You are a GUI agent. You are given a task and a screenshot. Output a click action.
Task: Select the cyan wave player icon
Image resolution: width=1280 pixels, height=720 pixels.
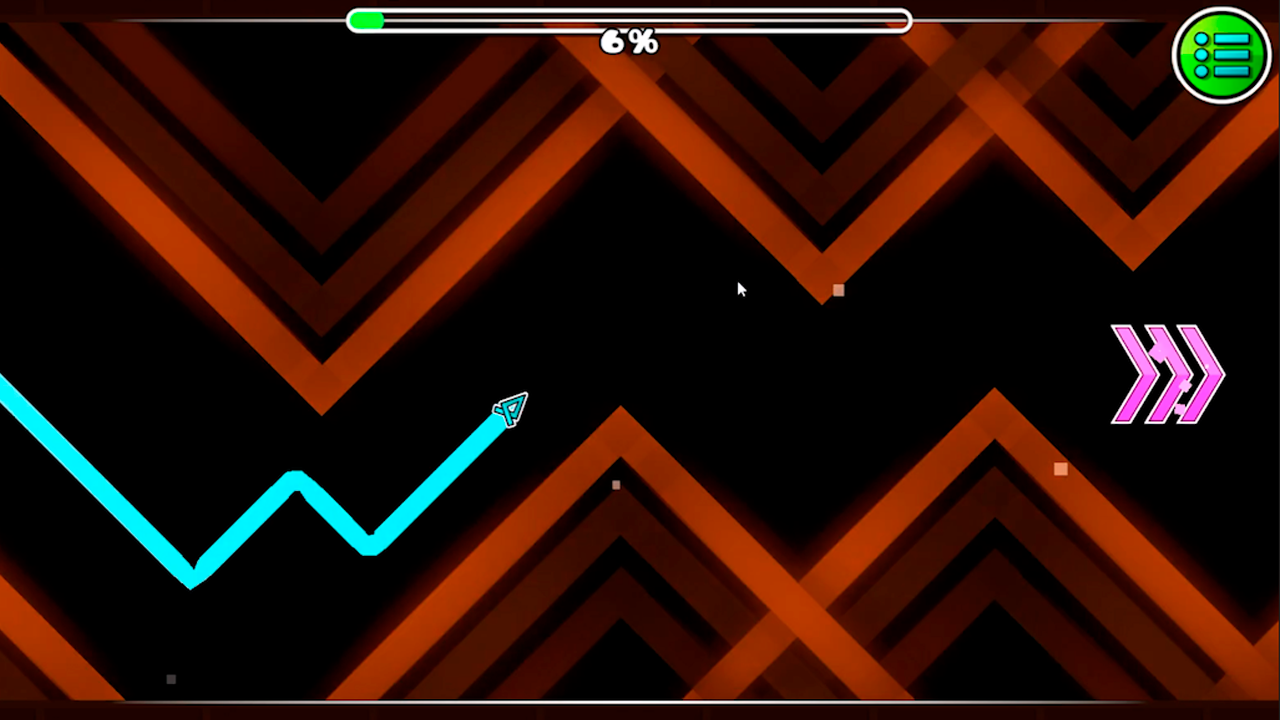pos(510,410)
